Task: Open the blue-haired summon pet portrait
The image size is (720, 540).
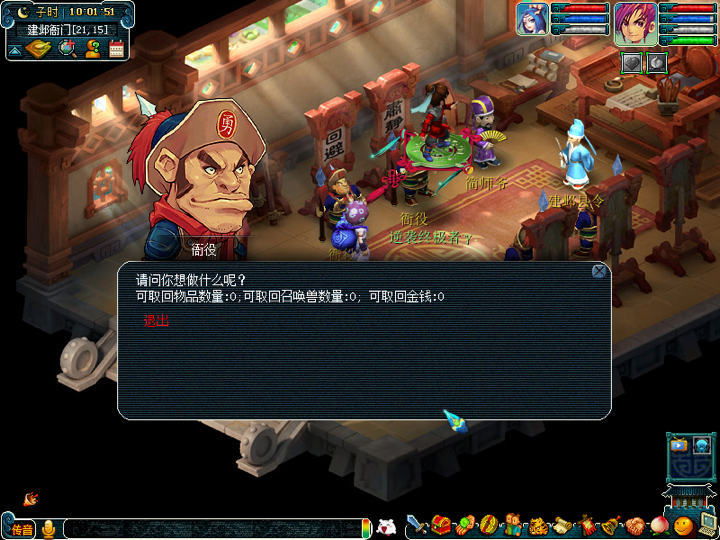Action: pos(532,19)
